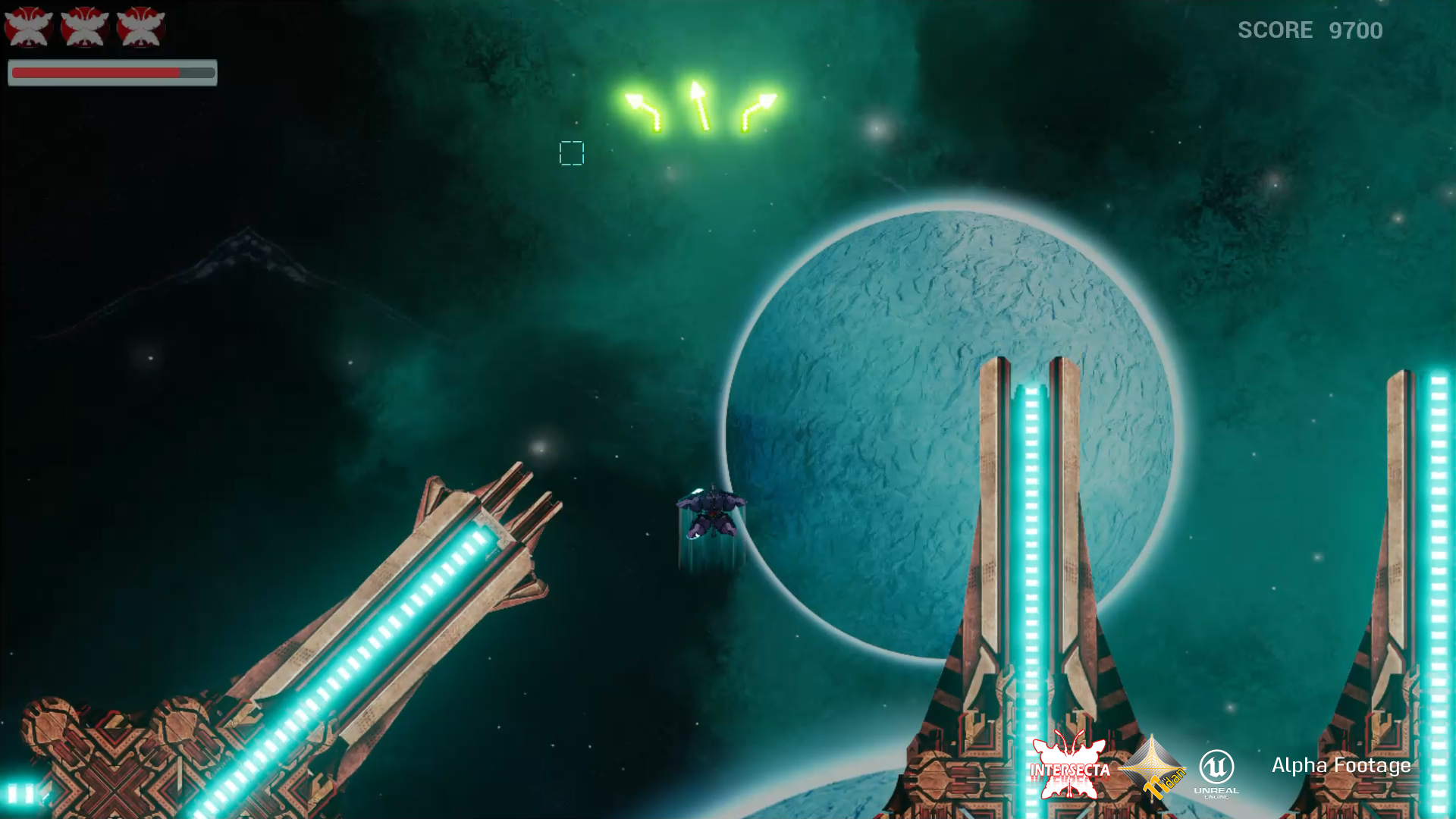Click the Intersecta butterfly logo
1456x819 pixels.
(x=1069, y=767)
